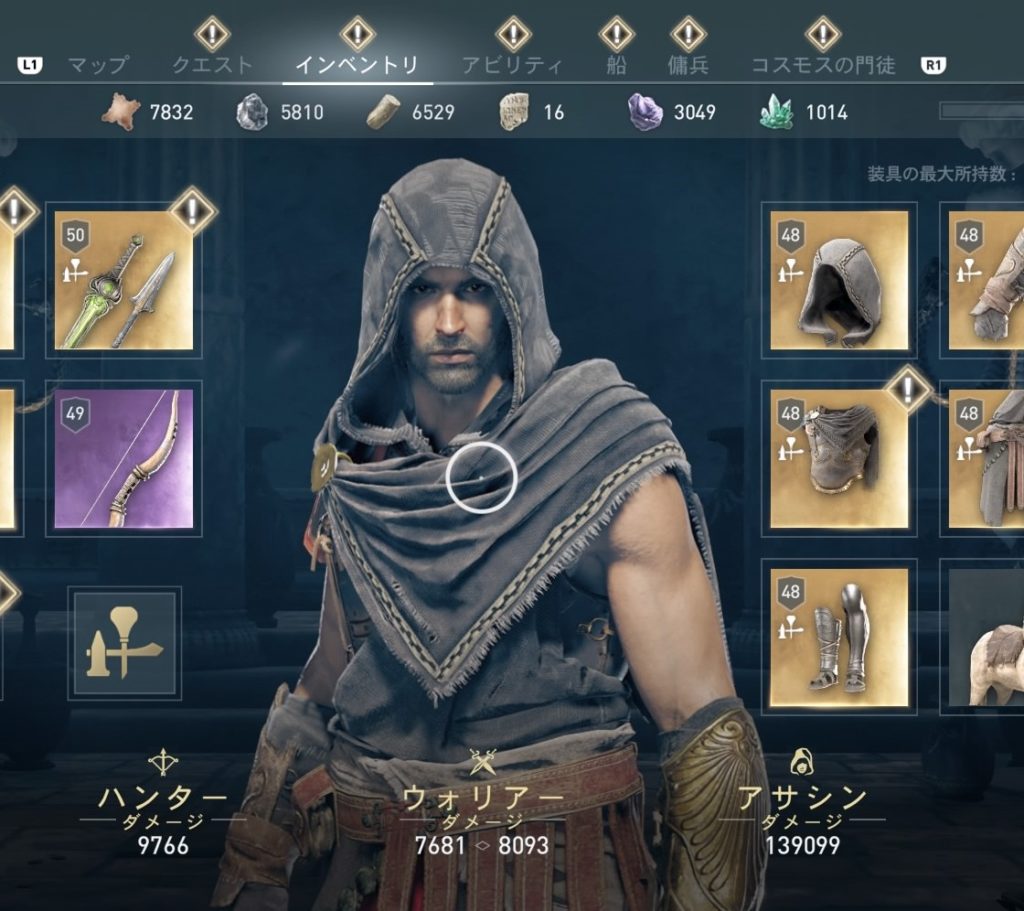Image resolution: width=1024 pixels, height=911 pixels.
Task: Choose the purple level 49 bow slot
Action: tap(124, 458)
